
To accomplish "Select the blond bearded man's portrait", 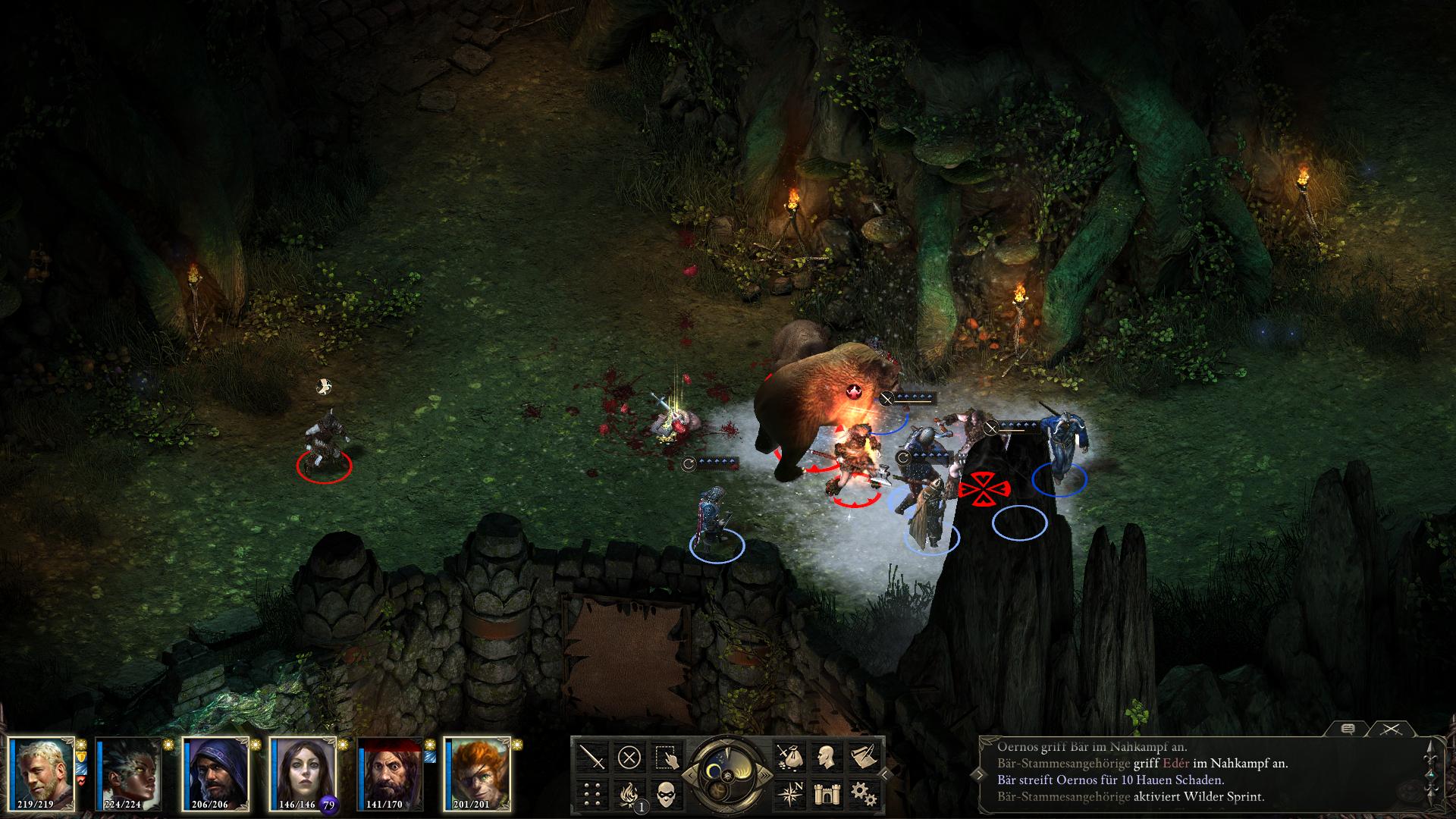I will tap(42, 773).
